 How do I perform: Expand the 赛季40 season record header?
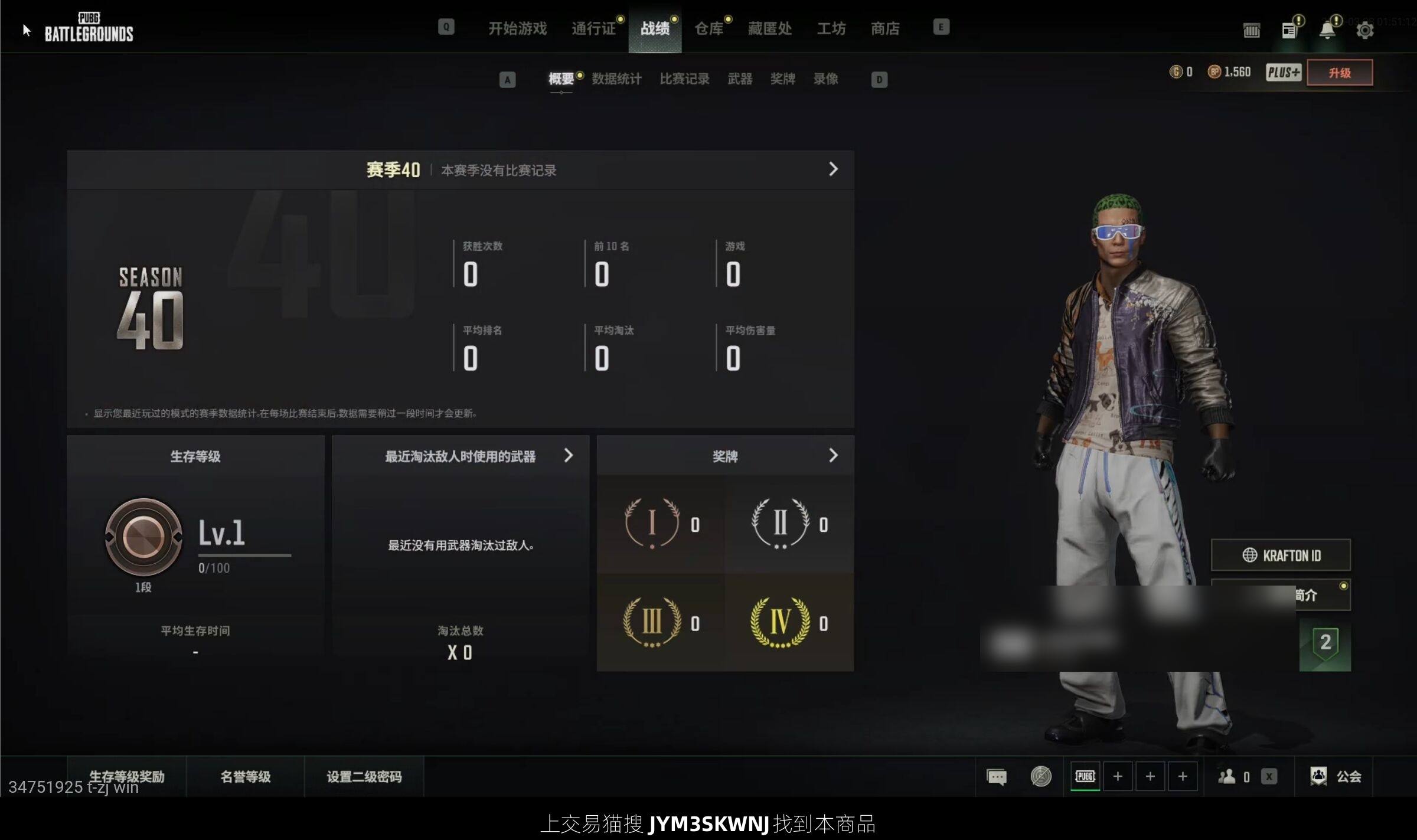point(832,169)
